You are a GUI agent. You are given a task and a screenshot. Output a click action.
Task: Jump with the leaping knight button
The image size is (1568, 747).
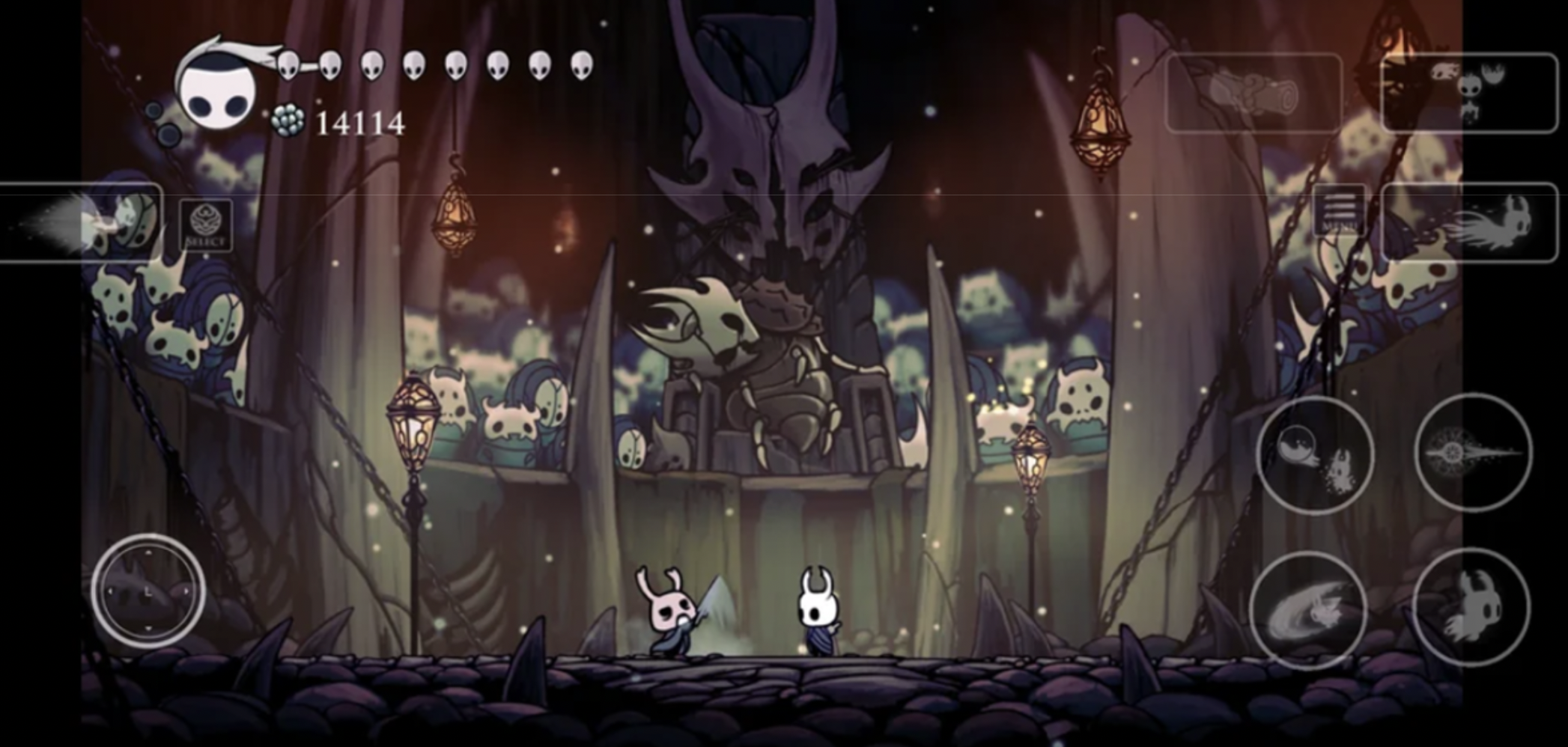point(1471,607)
